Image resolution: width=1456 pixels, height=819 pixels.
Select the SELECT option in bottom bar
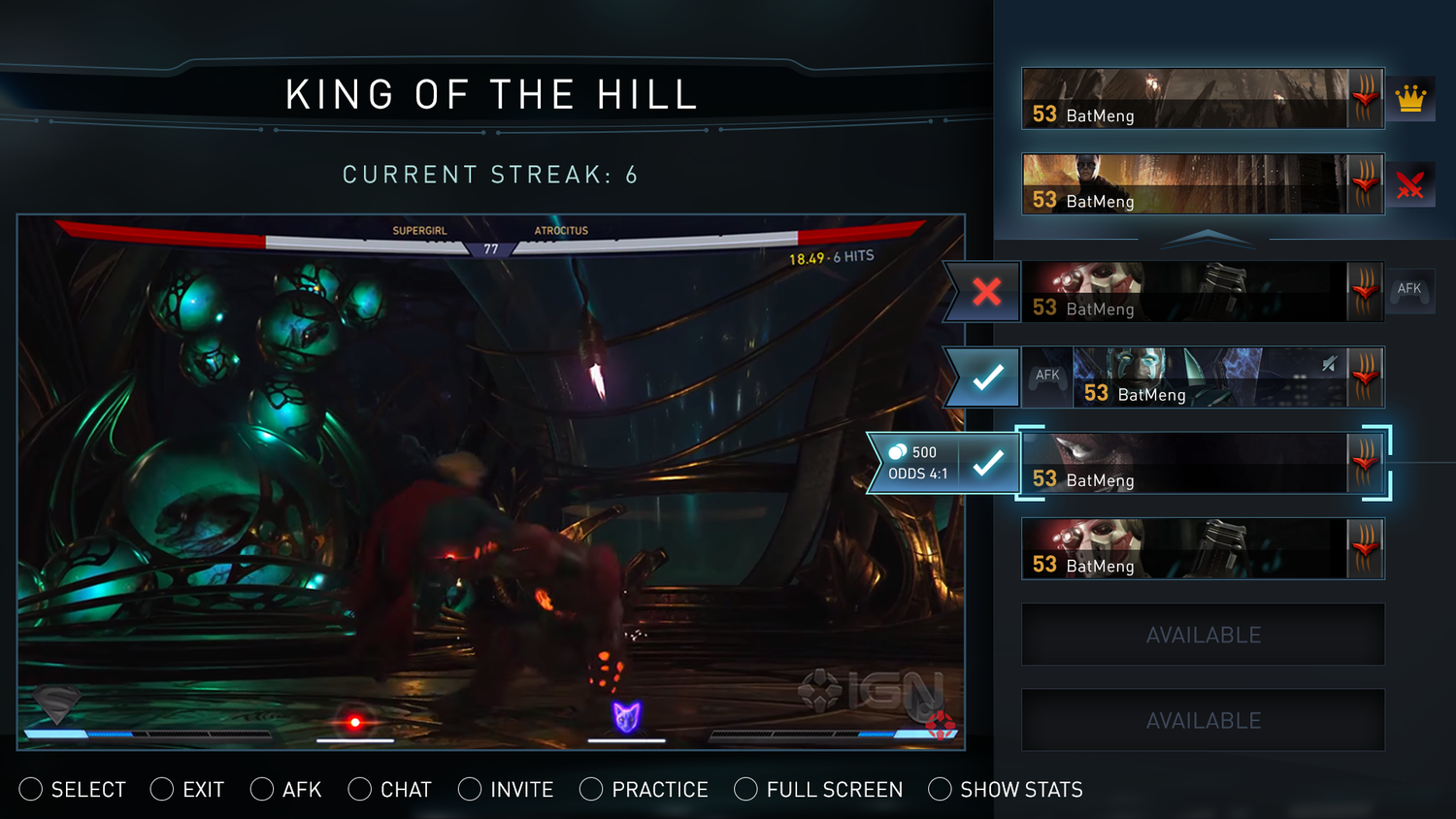[73, 790]
